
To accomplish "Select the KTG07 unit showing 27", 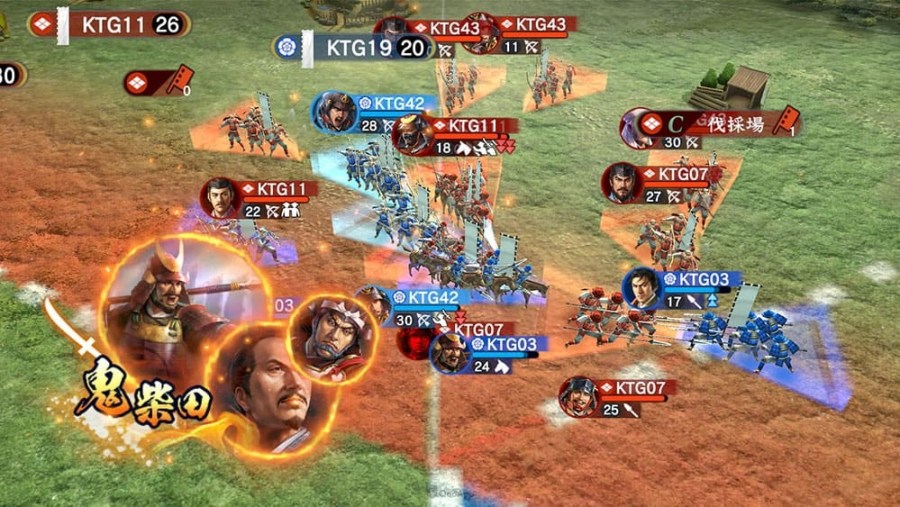I will point(675,176).
